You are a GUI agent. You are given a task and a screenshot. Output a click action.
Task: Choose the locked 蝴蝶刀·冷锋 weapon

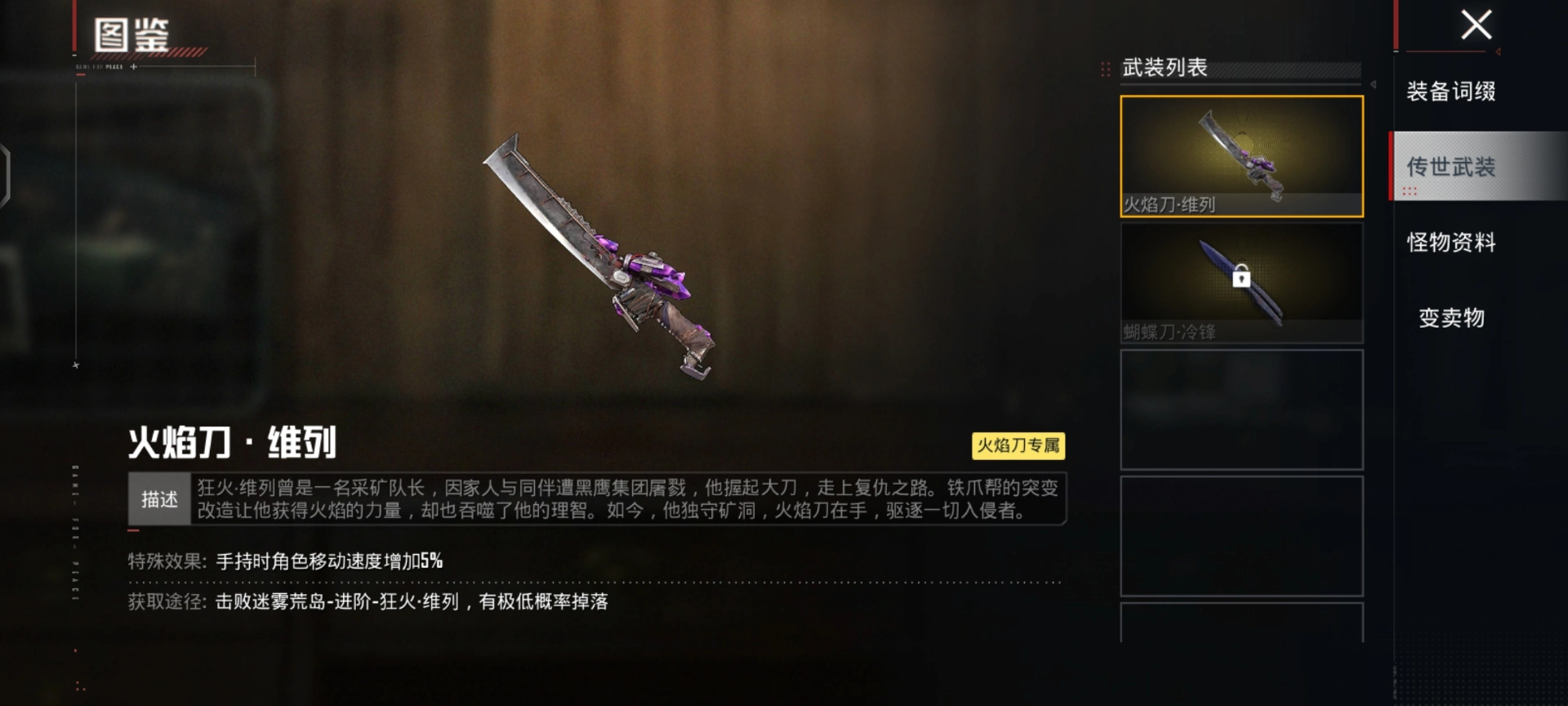[1241, 283]
